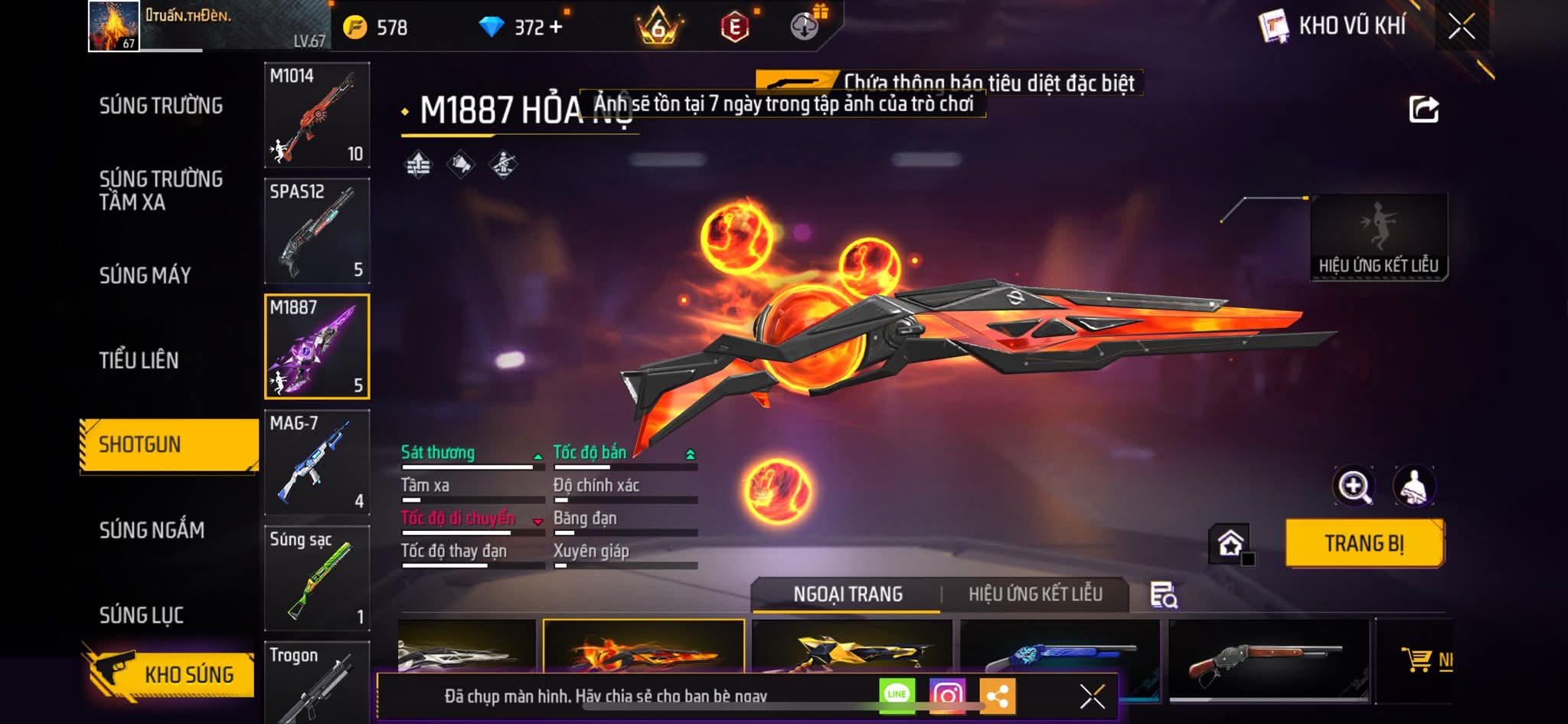Pick the SPAS12 weapon slot

point(317,231)
